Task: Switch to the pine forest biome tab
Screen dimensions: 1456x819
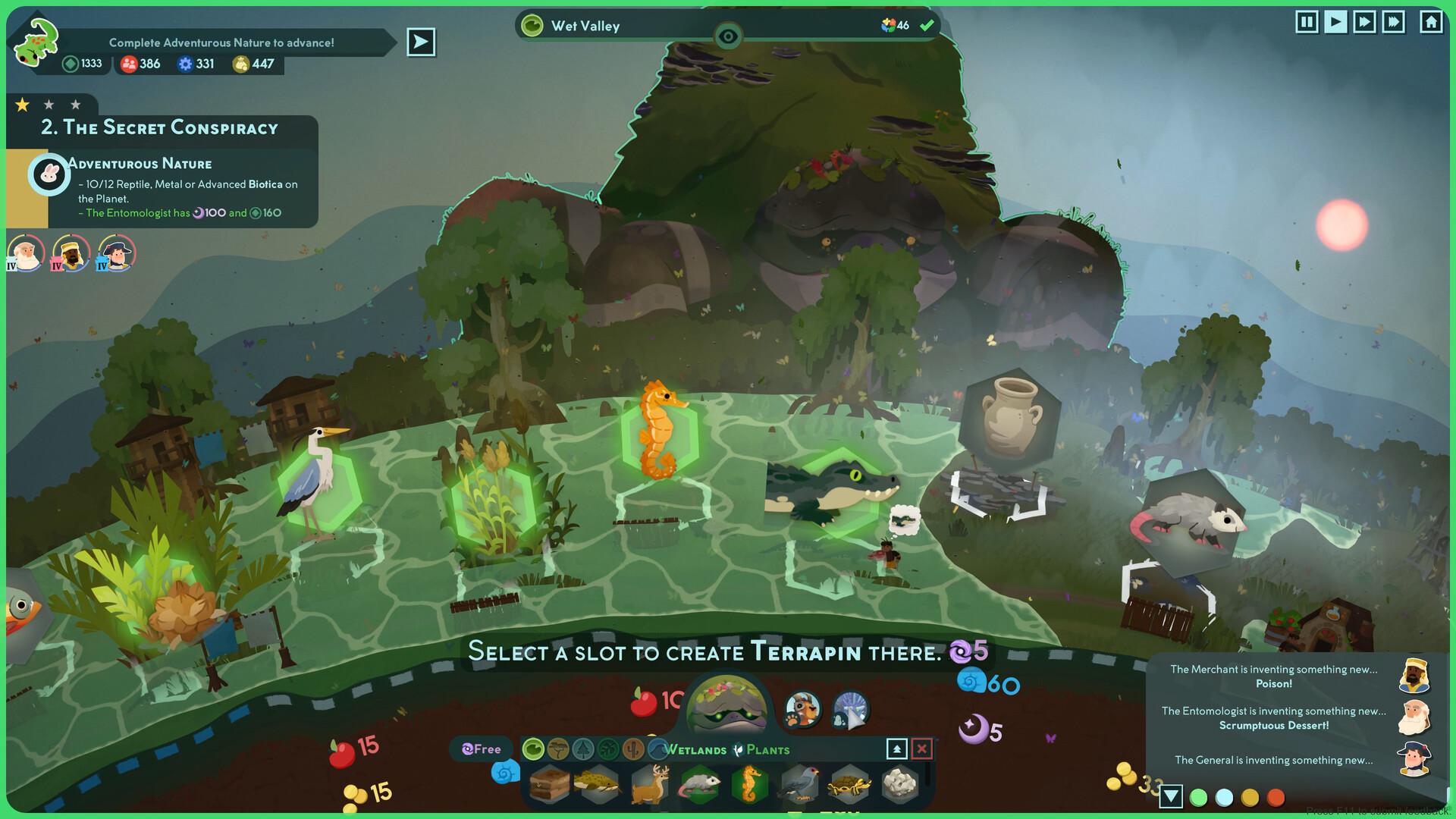Action: point(583,749)
